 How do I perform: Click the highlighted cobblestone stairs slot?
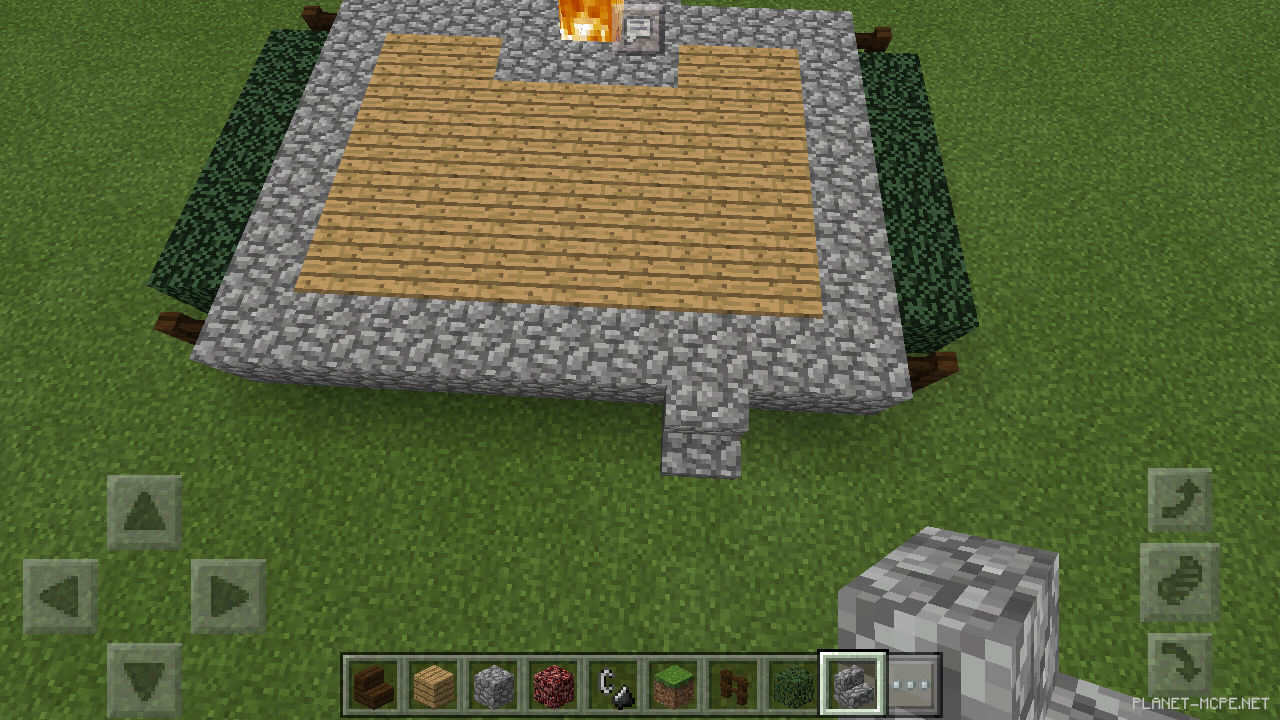click(x=853, y=683)
